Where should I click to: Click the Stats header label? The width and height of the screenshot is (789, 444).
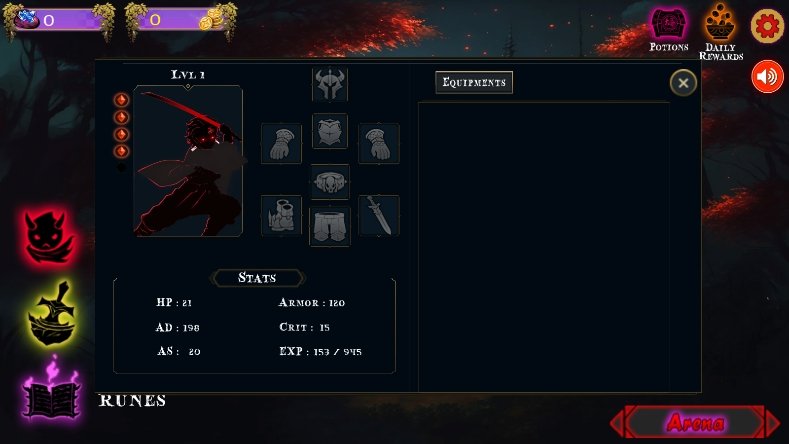tap(258, 278)
